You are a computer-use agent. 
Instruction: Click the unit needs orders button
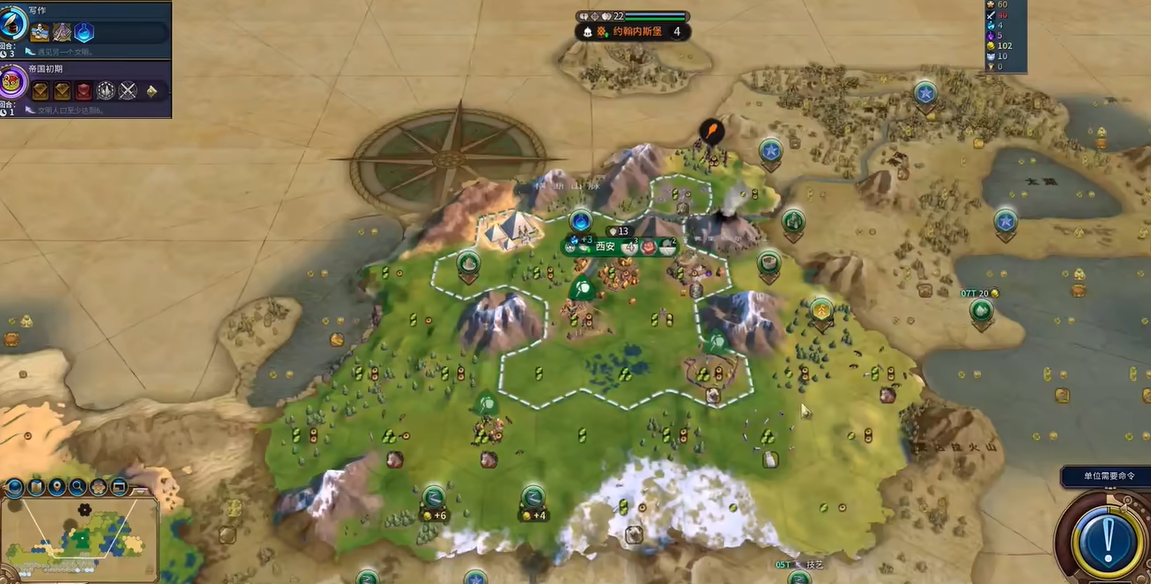coord(1102,475)
